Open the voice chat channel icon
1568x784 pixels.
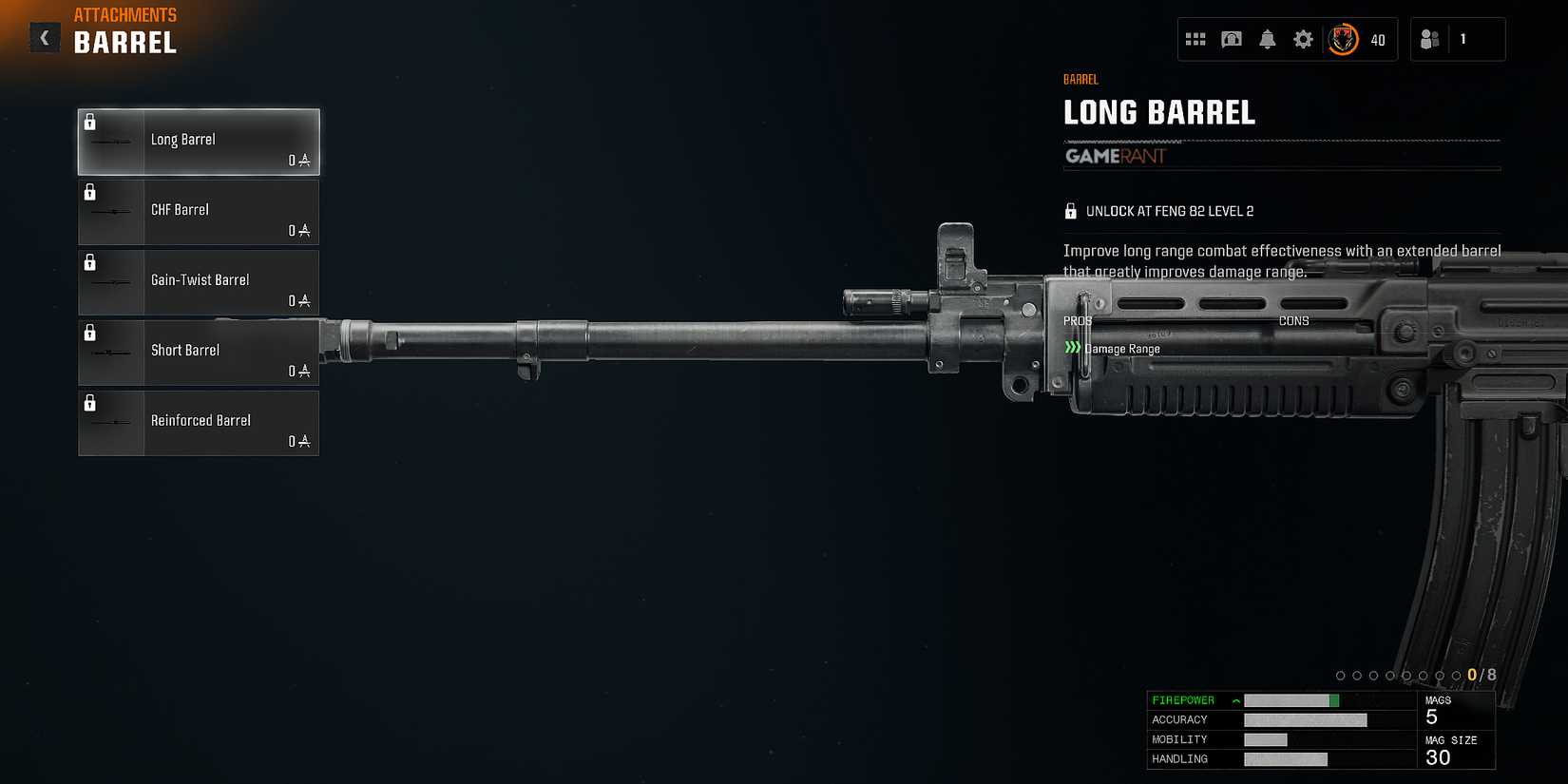coord(1232,39)
